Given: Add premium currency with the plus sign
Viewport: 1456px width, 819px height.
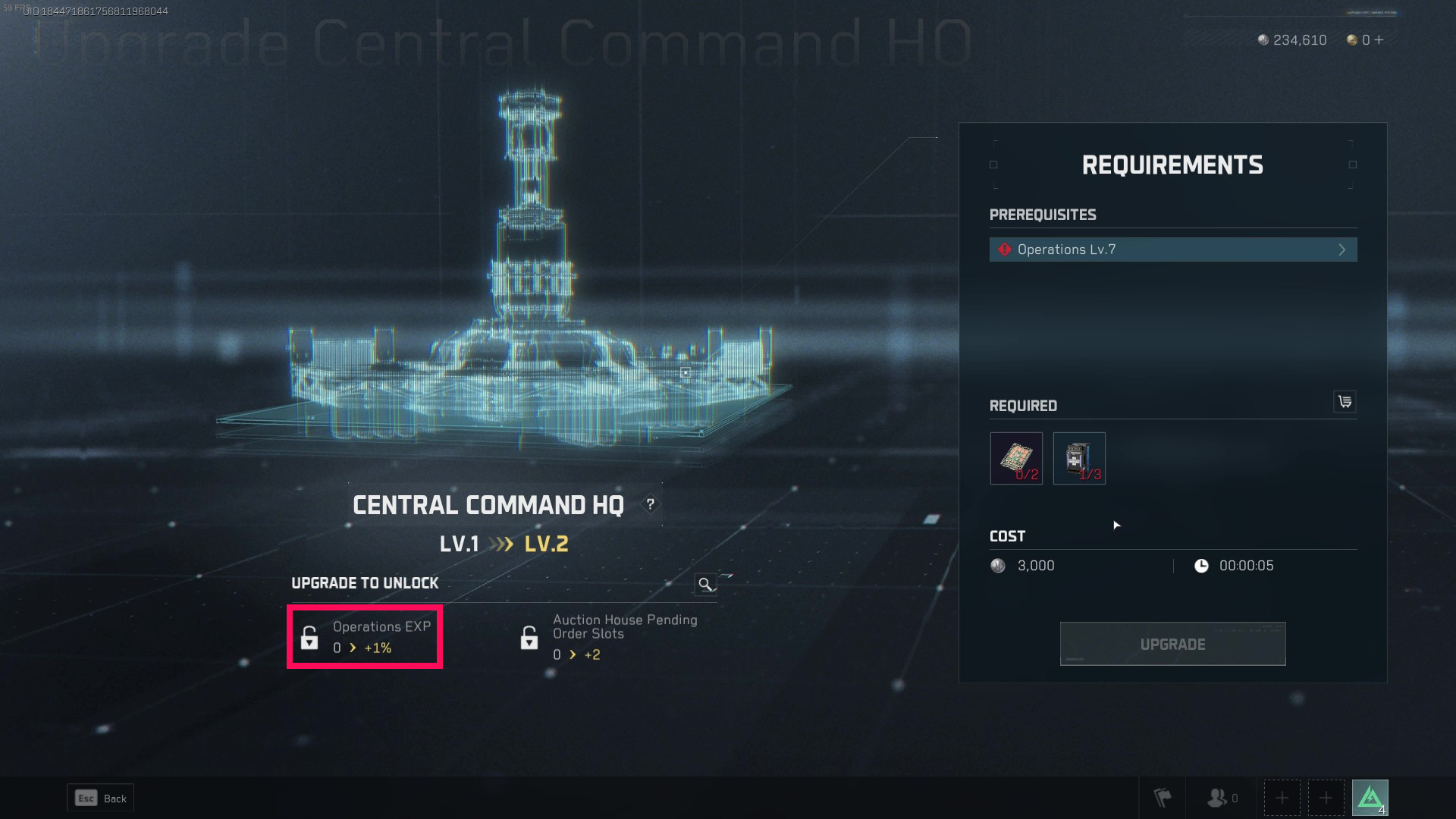Looking at the screenshot, I should coord(1379,40).
